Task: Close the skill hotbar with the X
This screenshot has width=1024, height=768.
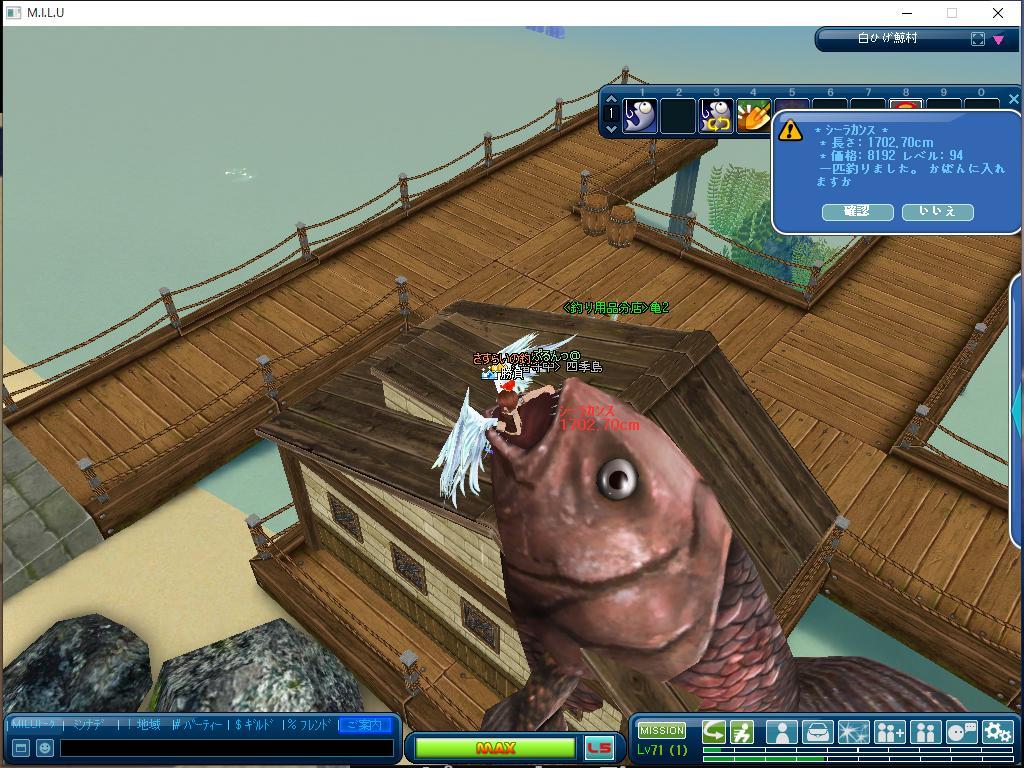Action: pos(1013,99)
